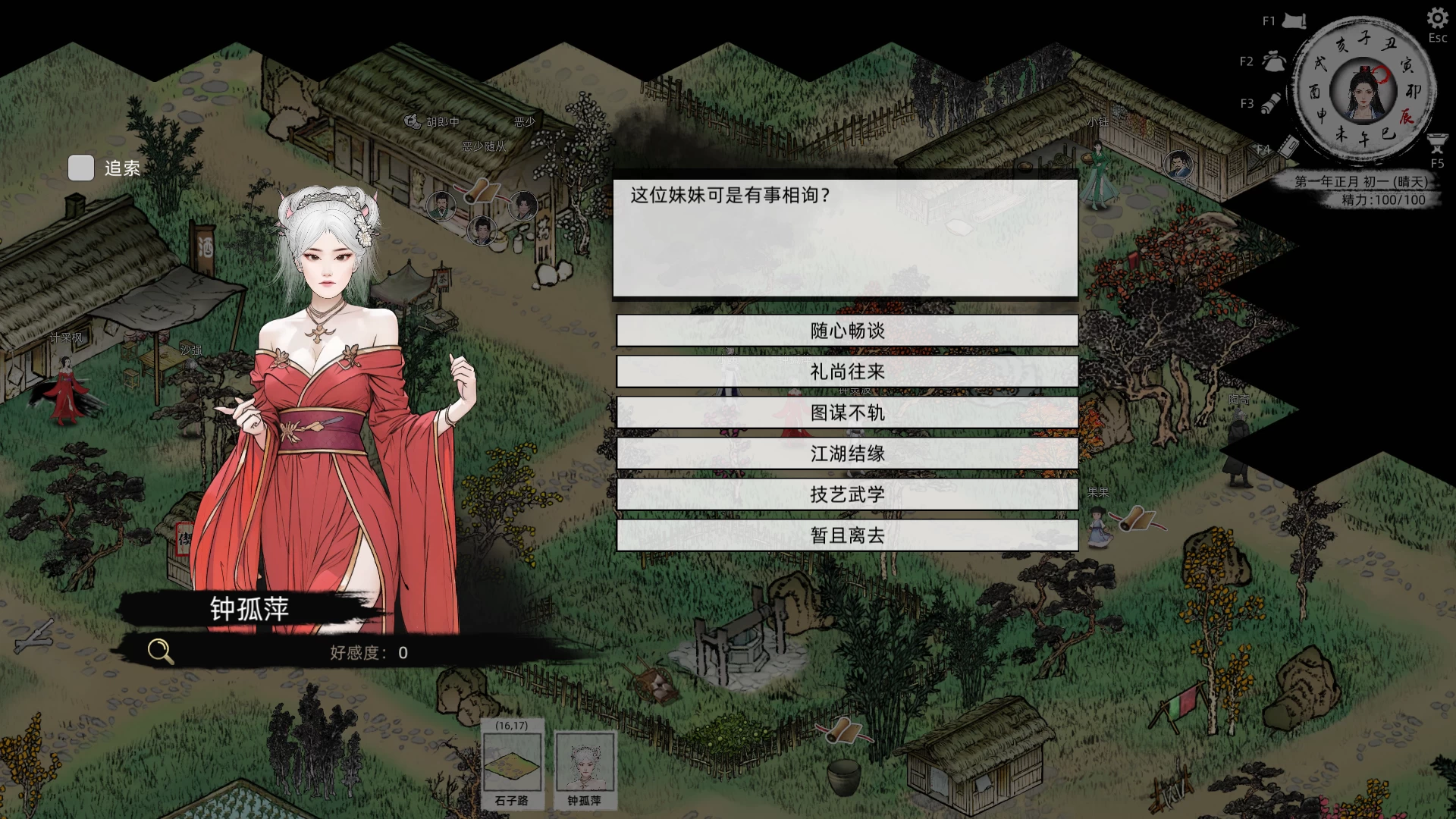Open the F4 journal book icon
1456x819 pixels.
1289,146
